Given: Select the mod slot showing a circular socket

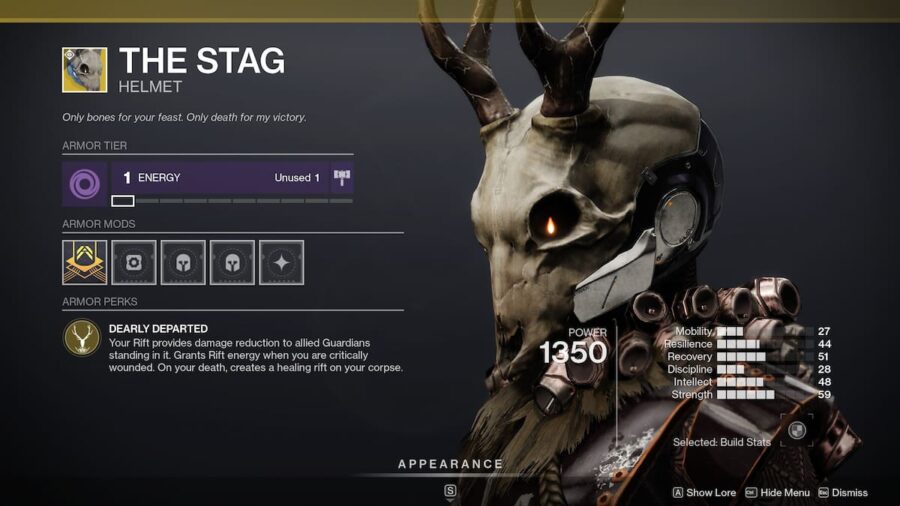Looking at the screenshot, I should pos(134,262).
